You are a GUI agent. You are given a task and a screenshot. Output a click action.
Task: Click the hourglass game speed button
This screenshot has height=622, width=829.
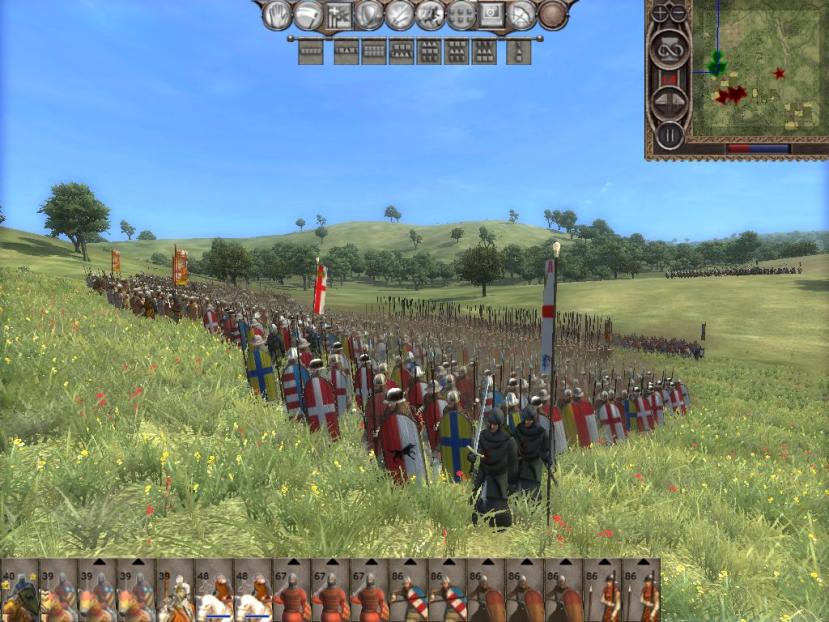coord(667,49)
